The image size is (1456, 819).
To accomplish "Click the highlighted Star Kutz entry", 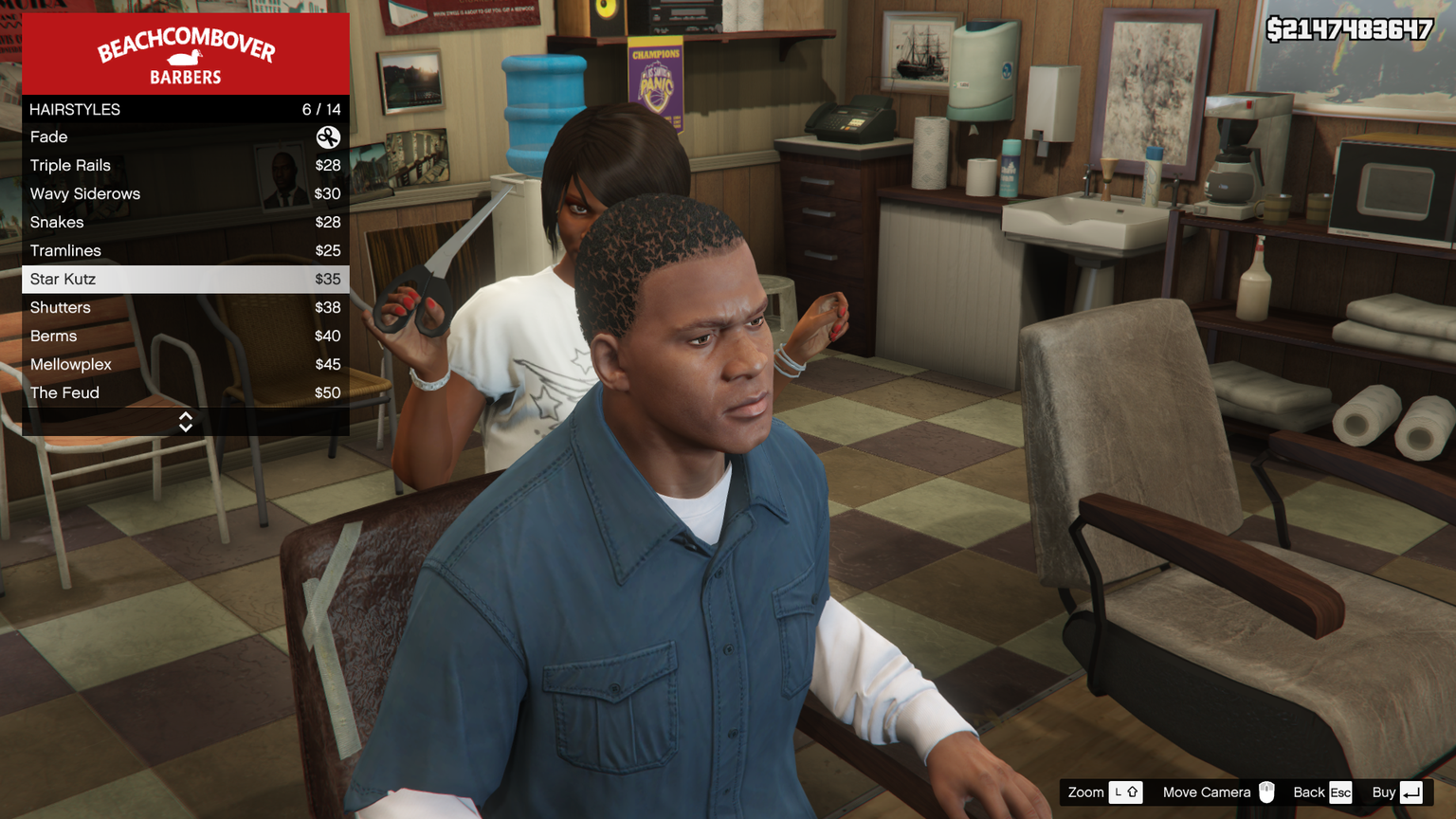I will 185,280.
